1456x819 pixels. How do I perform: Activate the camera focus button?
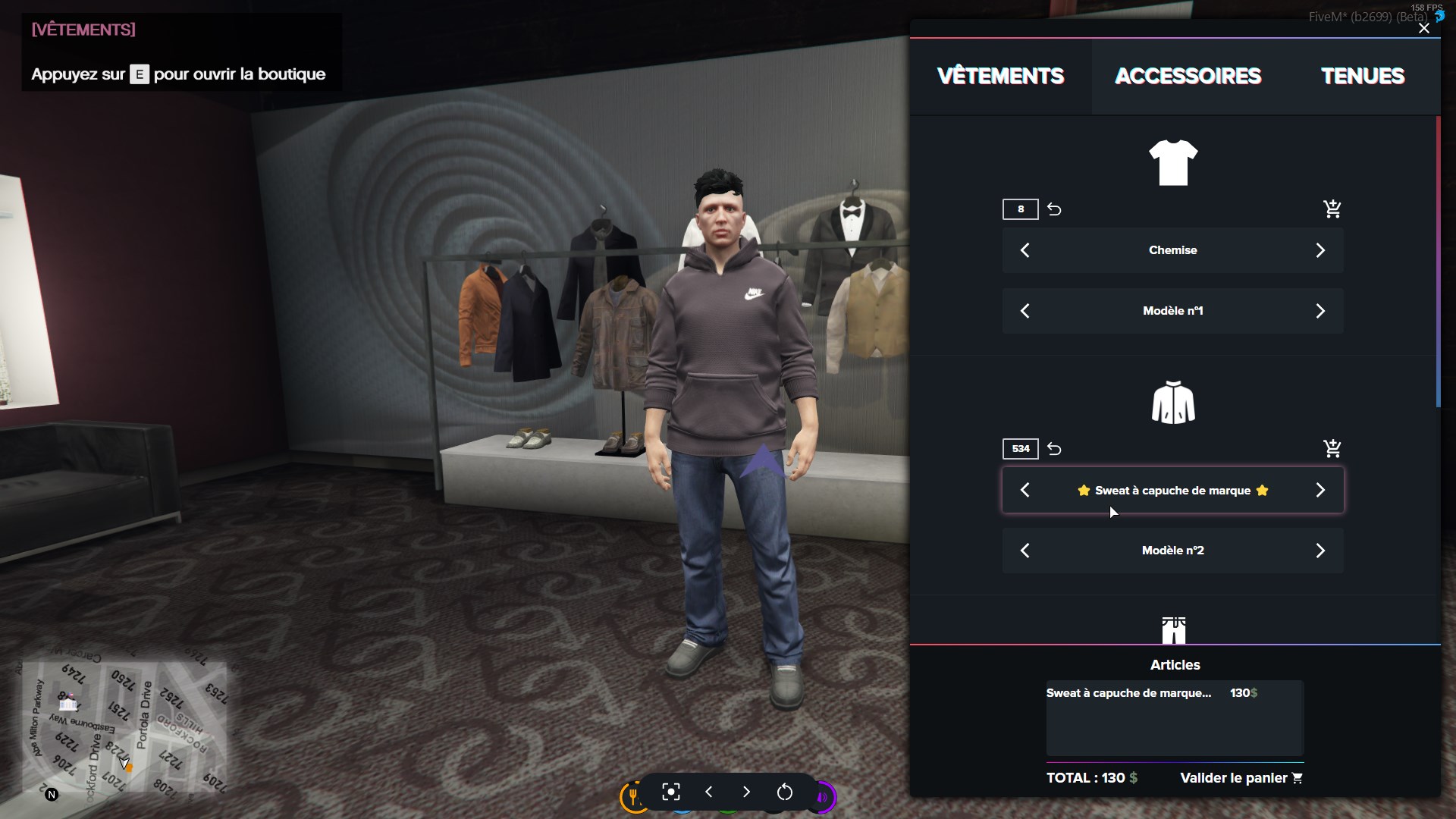click(x=671, y=792)
